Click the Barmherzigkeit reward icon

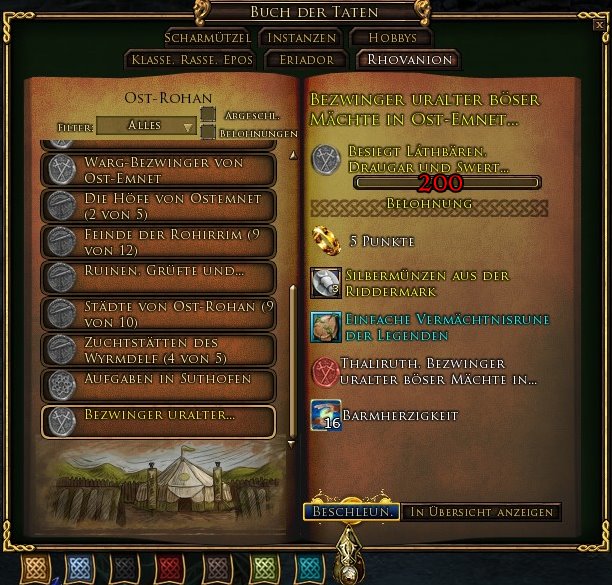326,415
